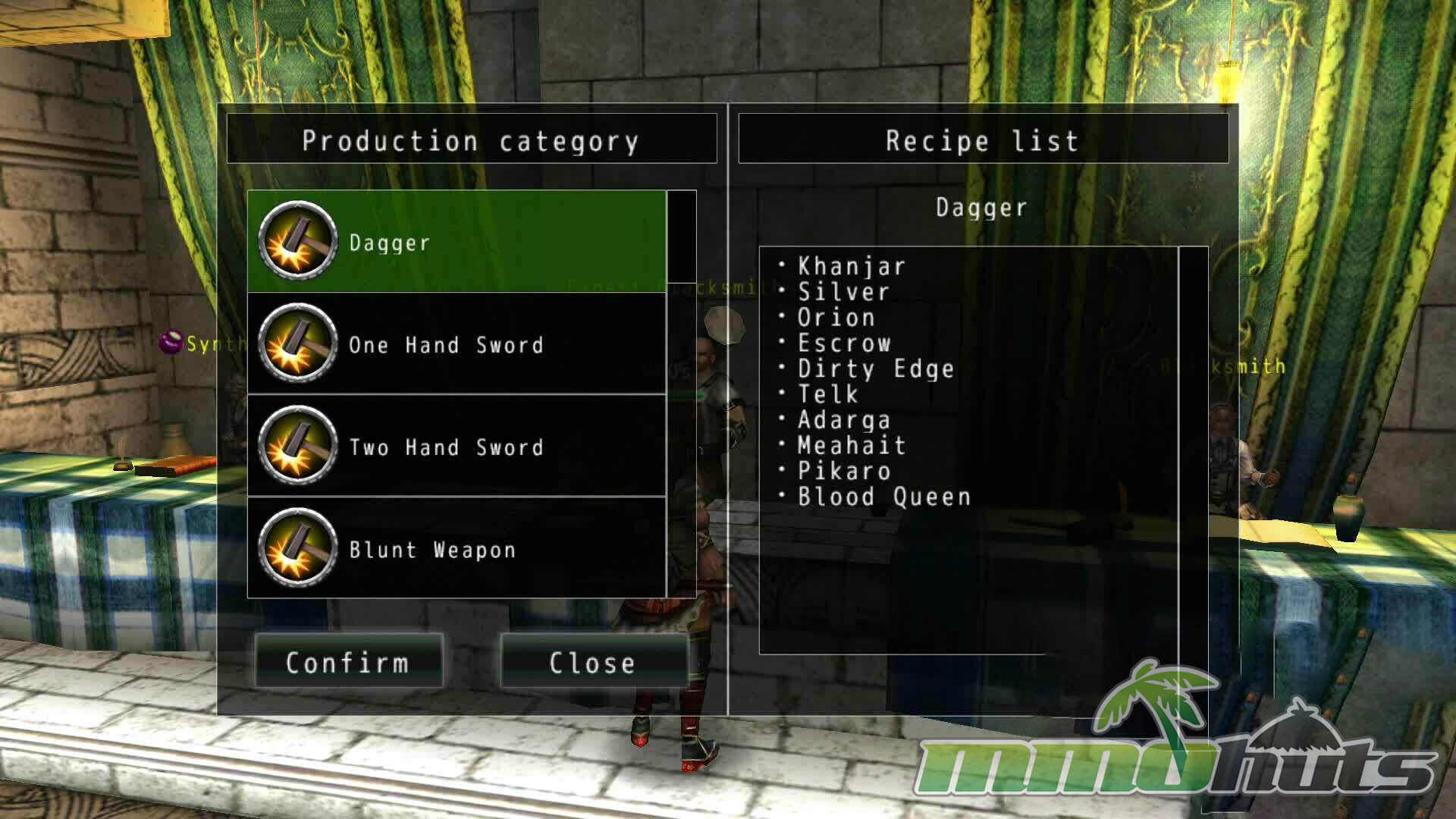Select the Dirty Edge recipe

(x=875, y=369)
